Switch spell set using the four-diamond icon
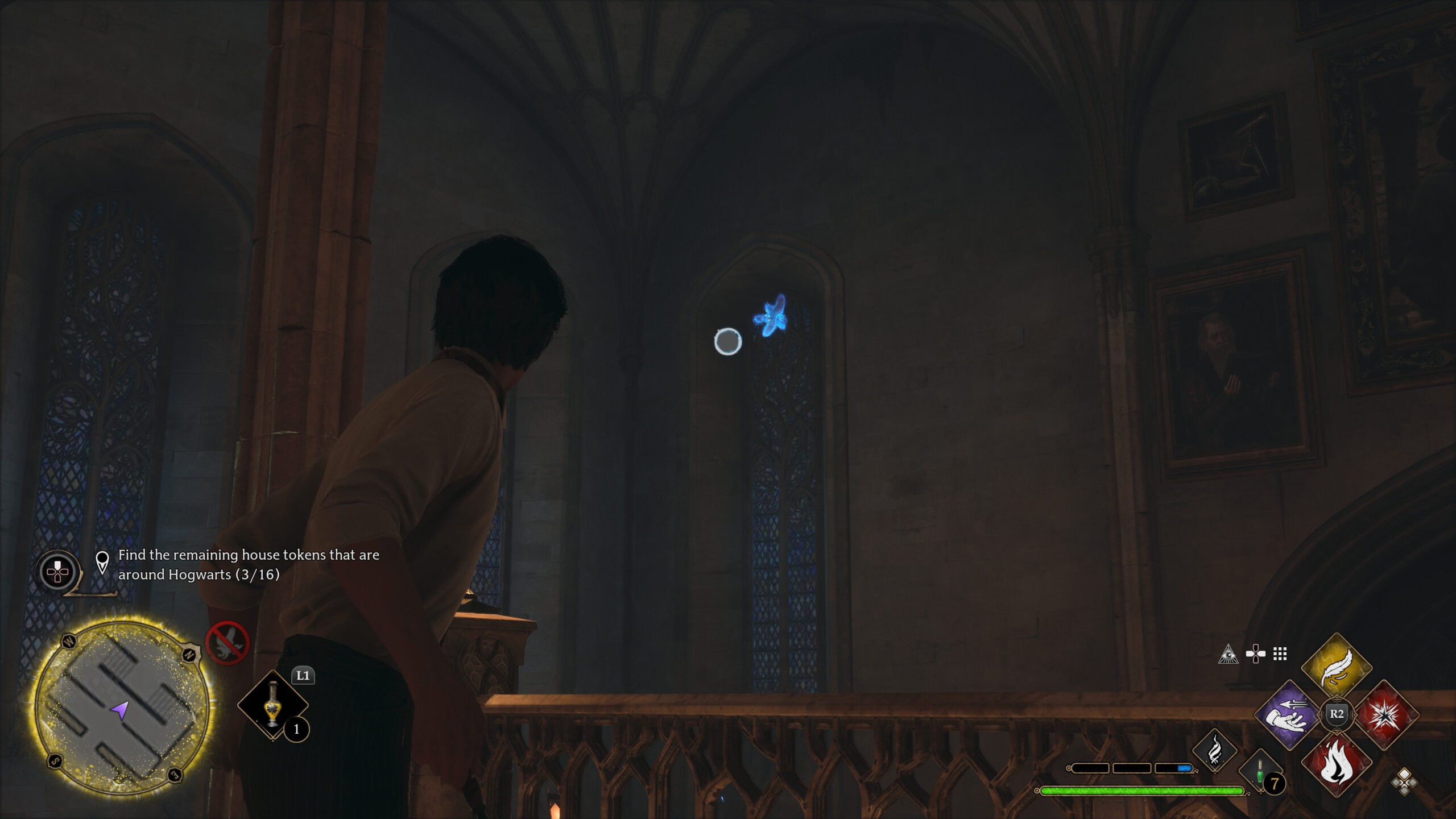The width and height of the screenshot is (1456, 819). pos(1404,781)
